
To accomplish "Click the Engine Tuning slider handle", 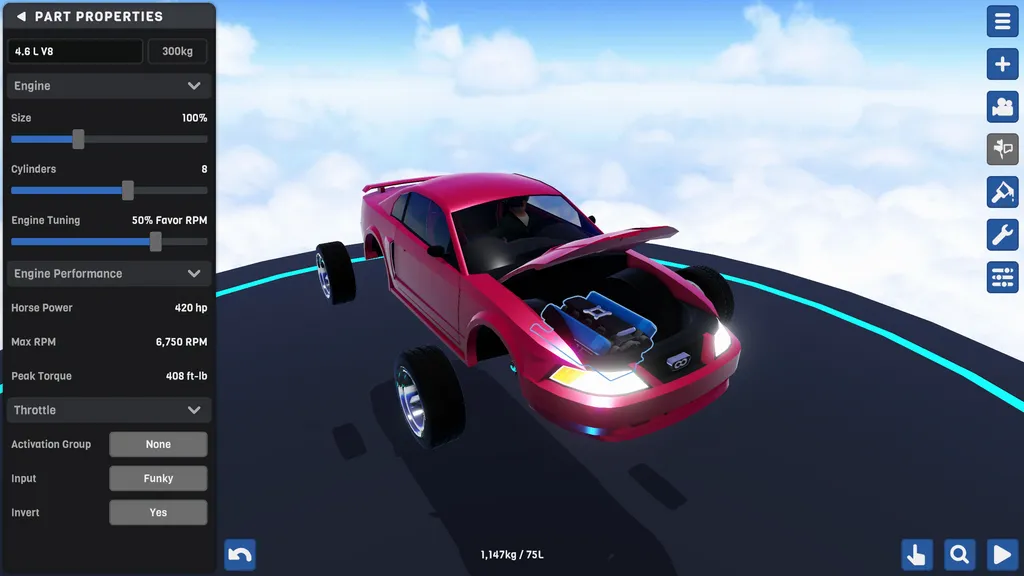I will click(155, 241).
